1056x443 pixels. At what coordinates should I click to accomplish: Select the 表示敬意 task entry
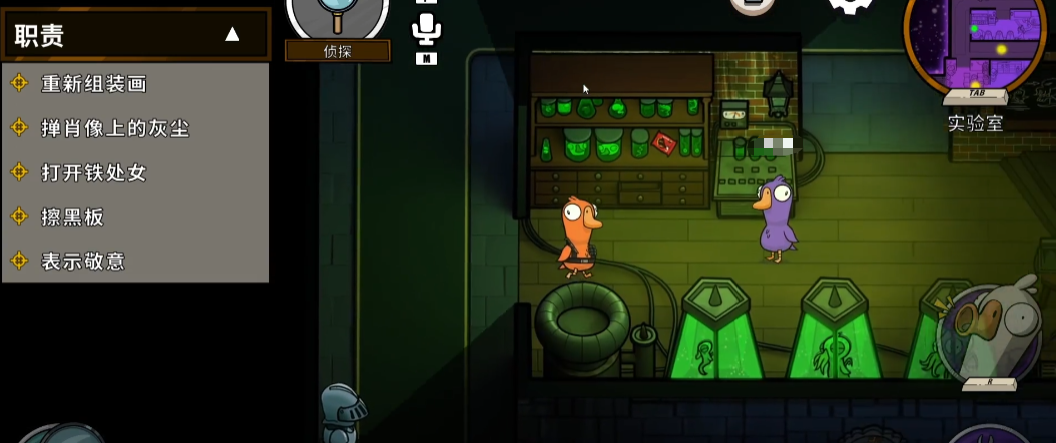pos(82,261)
